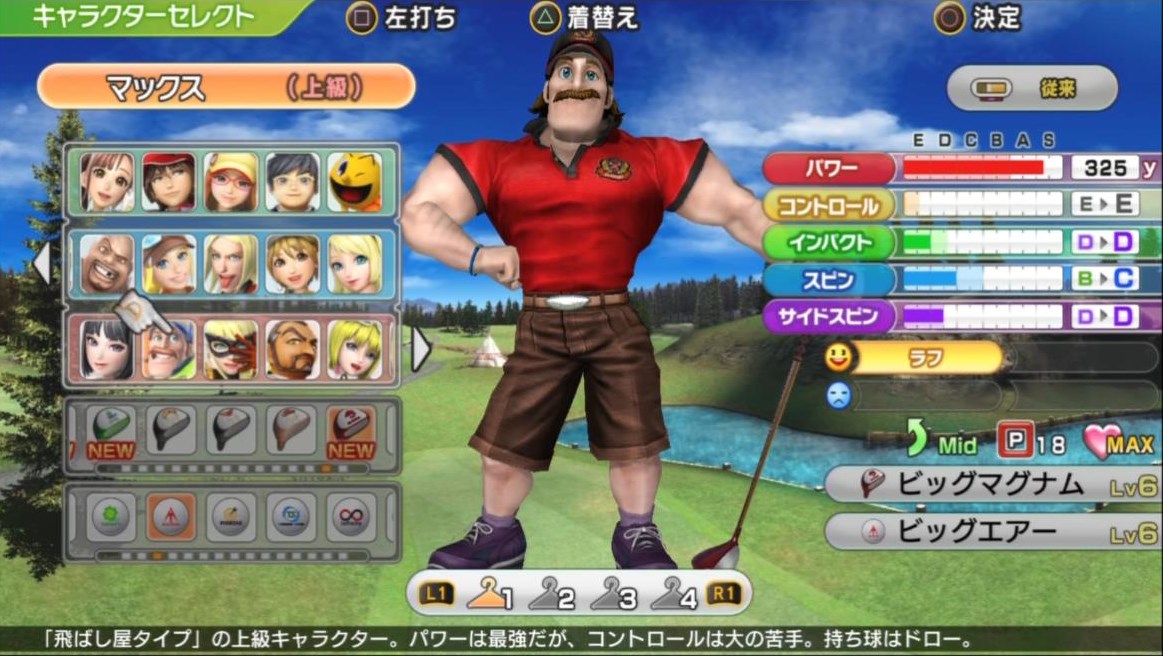Choose the orange-highlighted club marked NEW

[x=351, y=432]
